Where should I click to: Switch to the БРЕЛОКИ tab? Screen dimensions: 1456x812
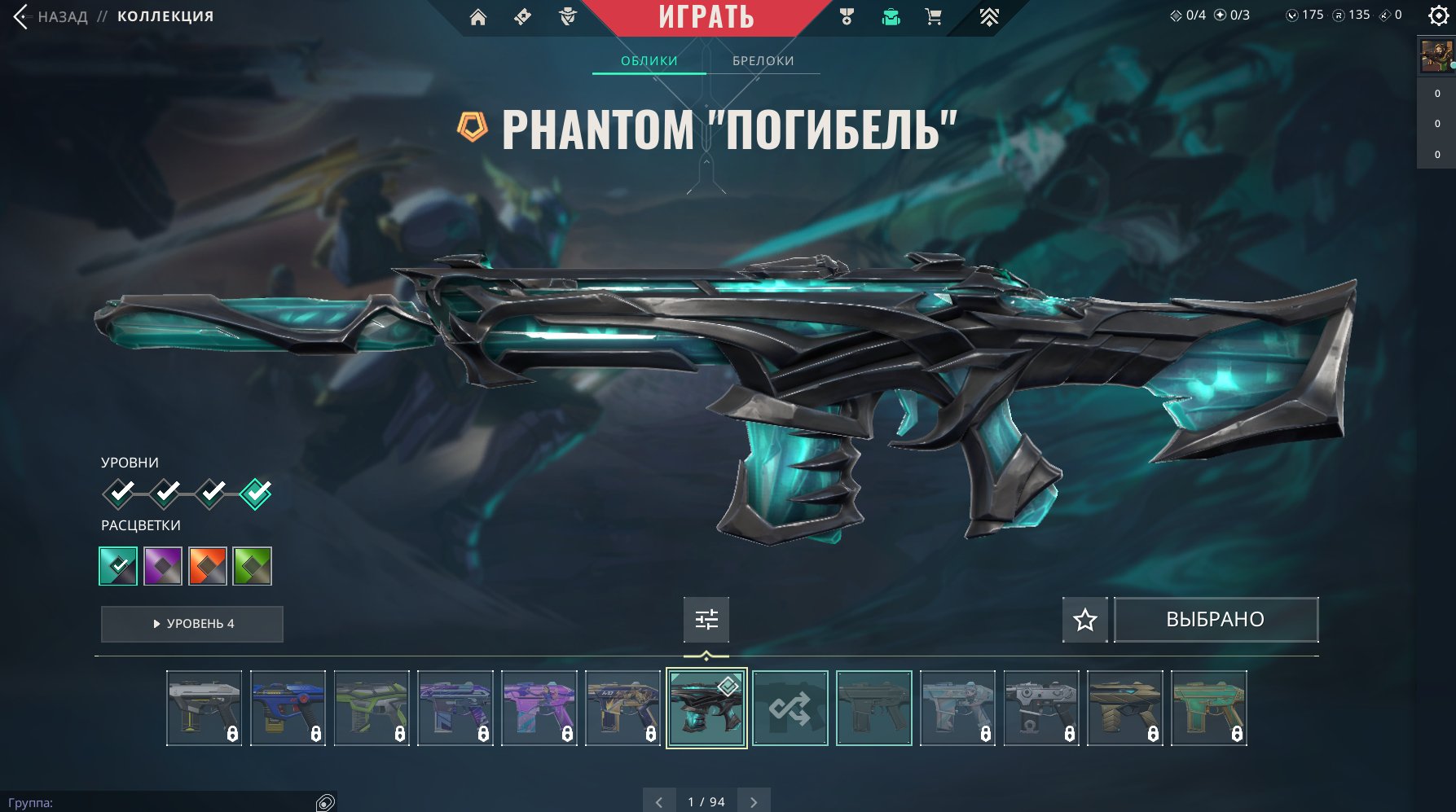(x=763, y=59)
